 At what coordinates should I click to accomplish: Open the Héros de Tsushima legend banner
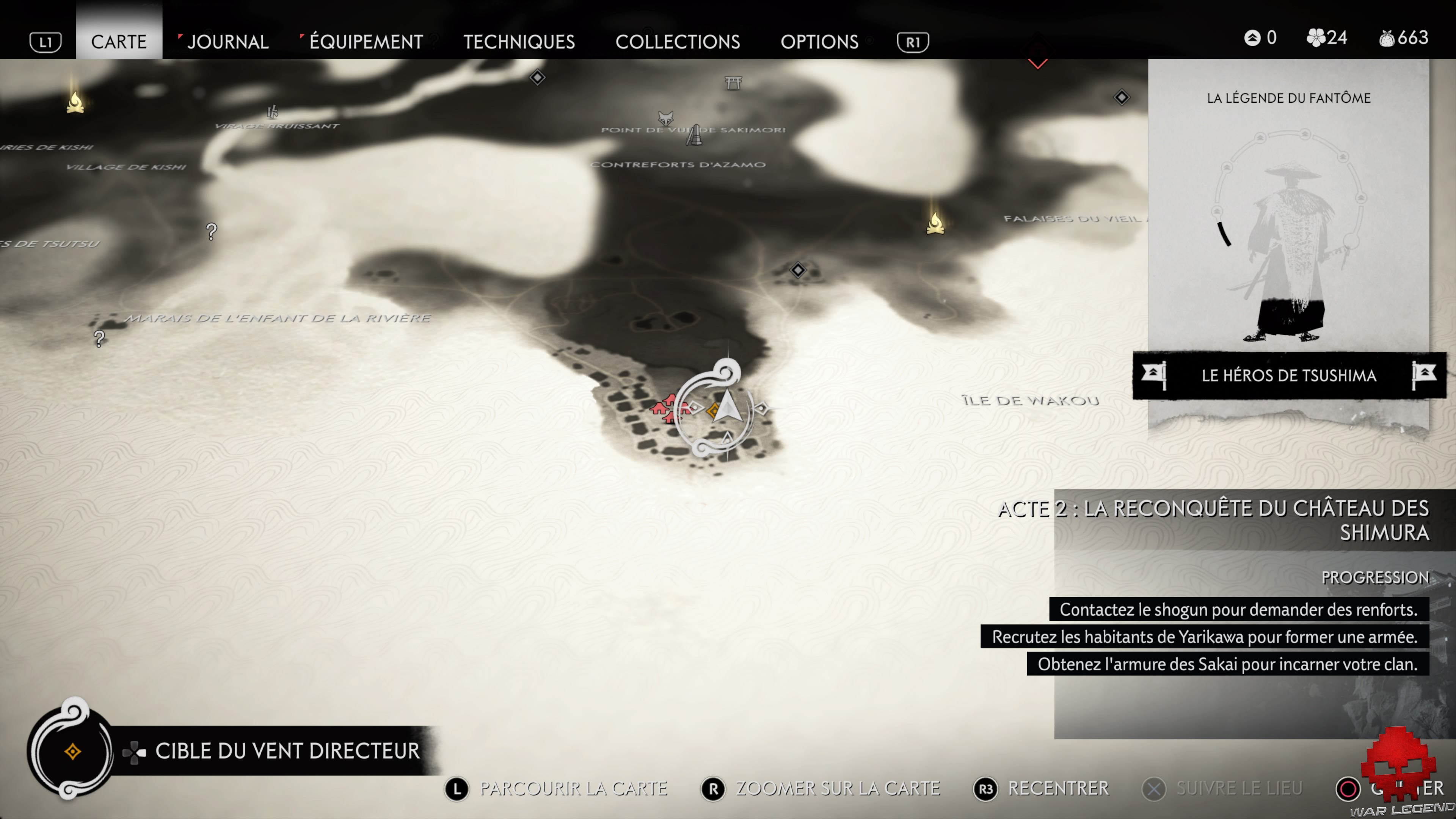(x=1289, y=375)
